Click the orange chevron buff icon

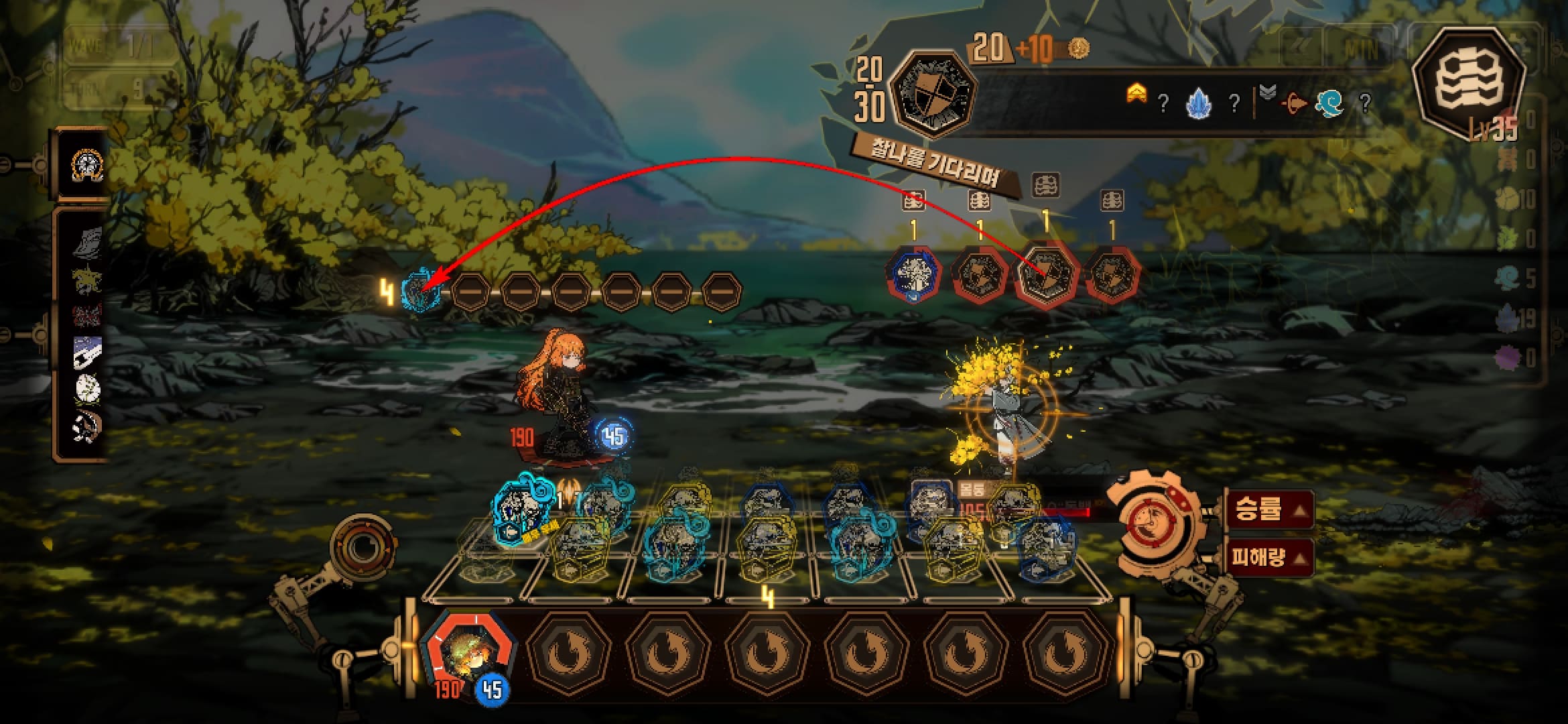1136,98
